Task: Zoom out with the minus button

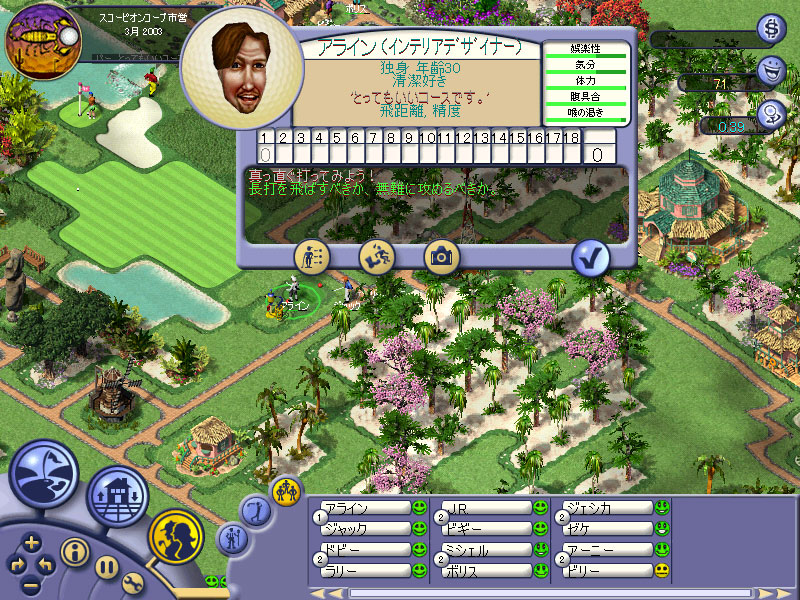Action: point(32,583)
